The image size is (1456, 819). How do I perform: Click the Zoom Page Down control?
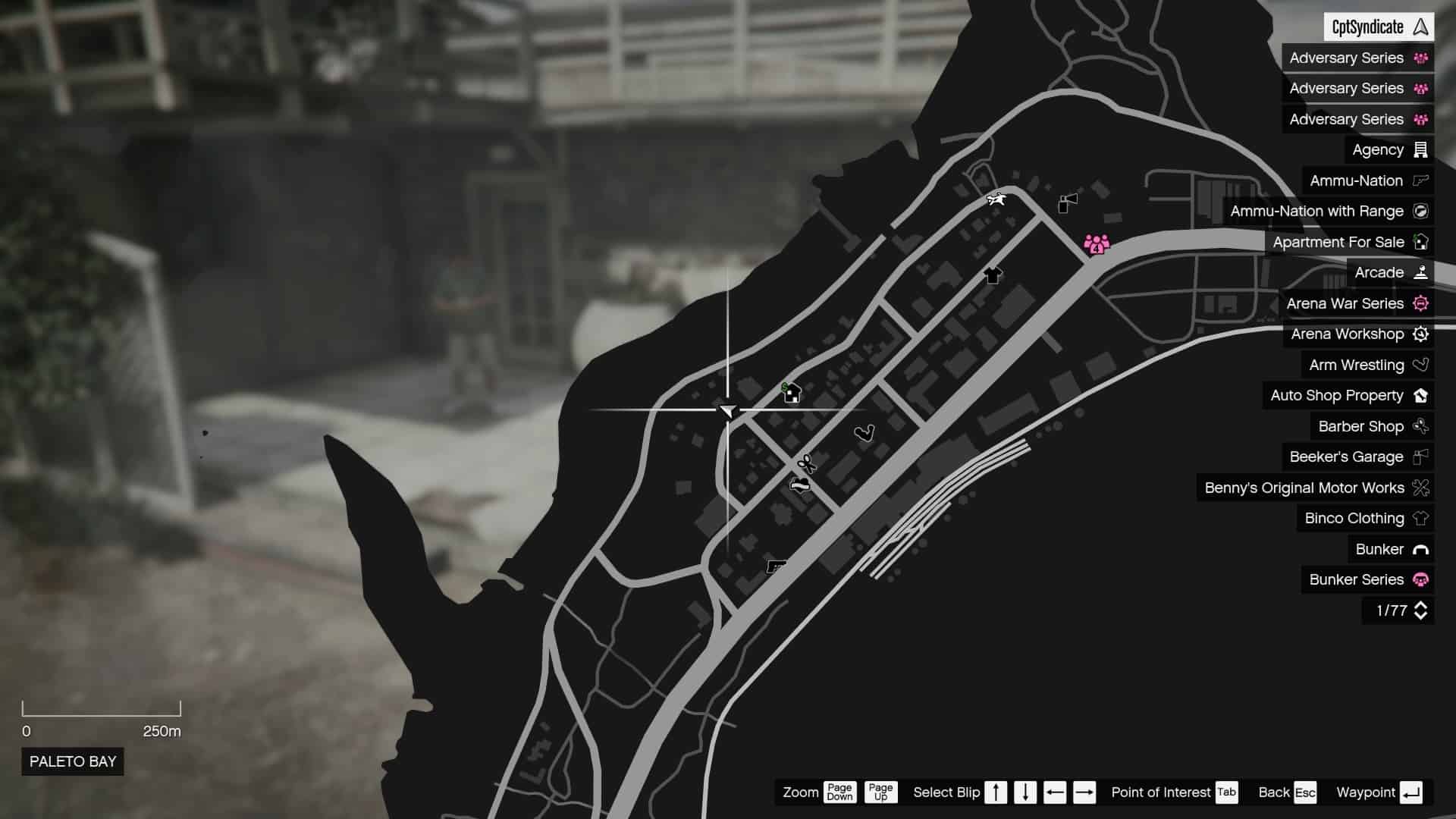click(839, 792)
